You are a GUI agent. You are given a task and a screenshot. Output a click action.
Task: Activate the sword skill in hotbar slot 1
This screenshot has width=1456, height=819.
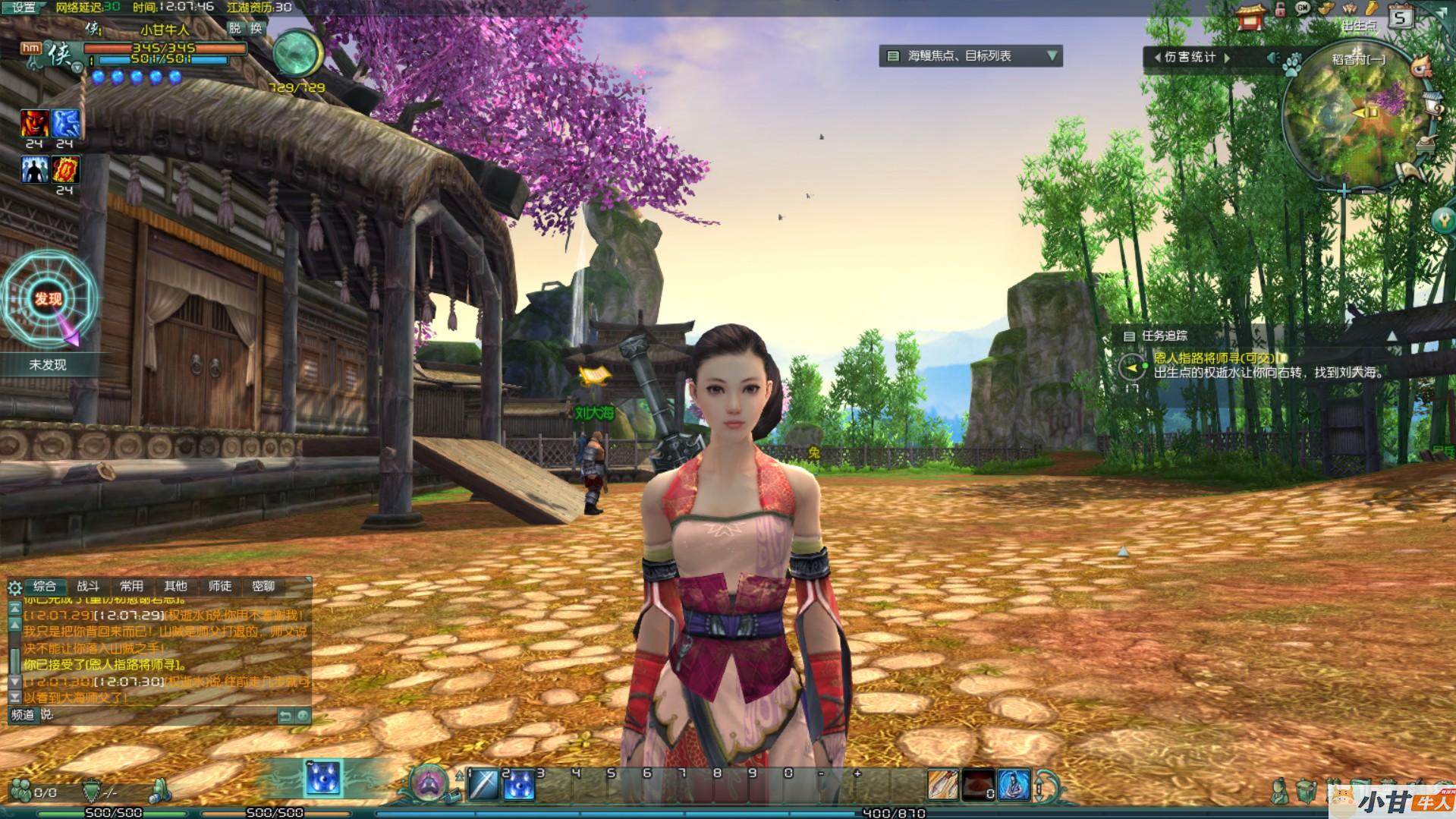(x=483, y=786)
